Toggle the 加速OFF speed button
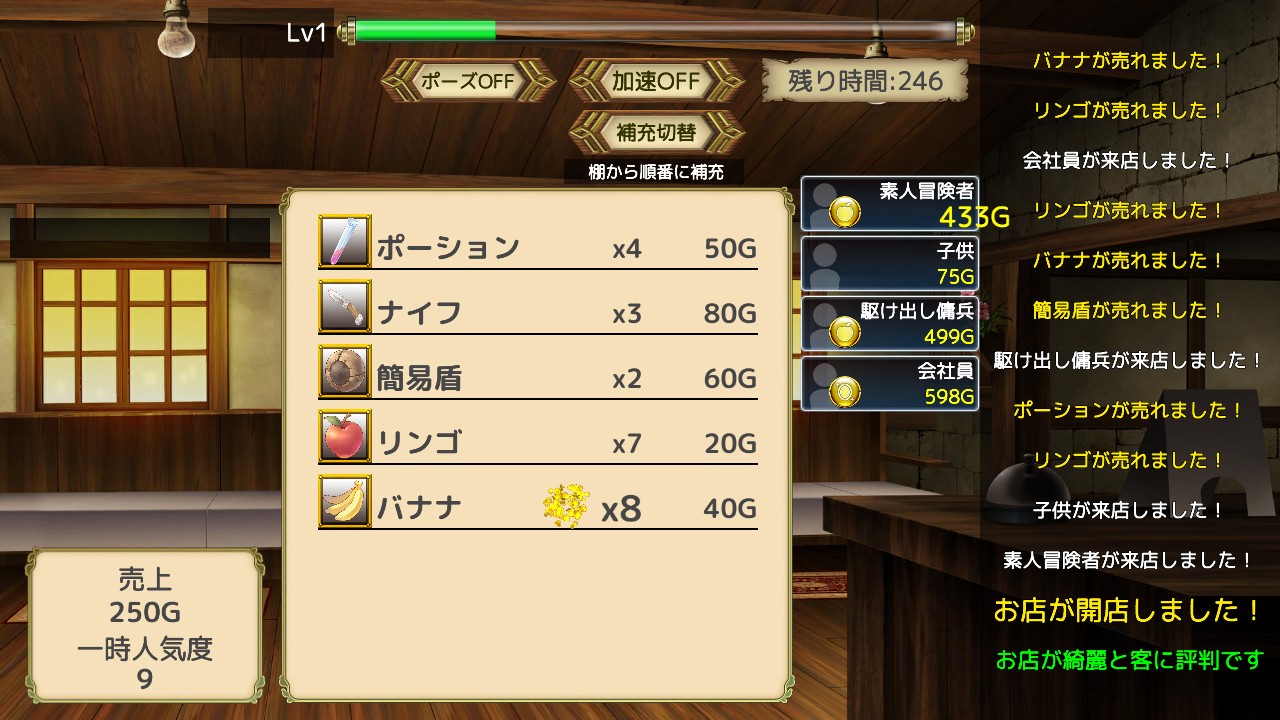This screenshot has width=1280, height=720. (656, 81)
